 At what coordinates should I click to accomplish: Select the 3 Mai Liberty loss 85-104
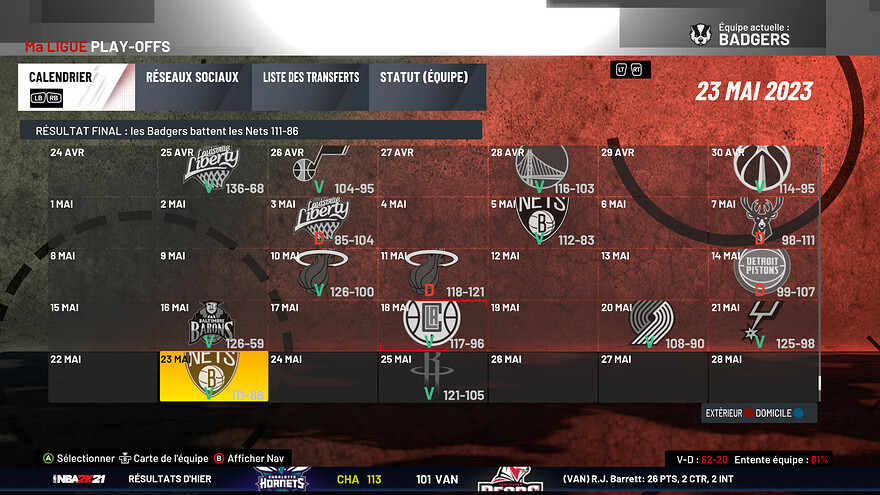pos(323,220)
